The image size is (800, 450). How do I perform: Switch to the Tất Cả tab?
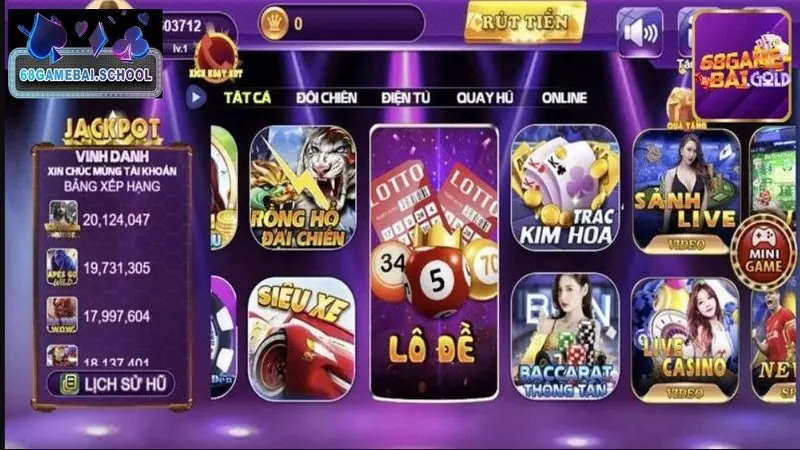click(248, 98)
